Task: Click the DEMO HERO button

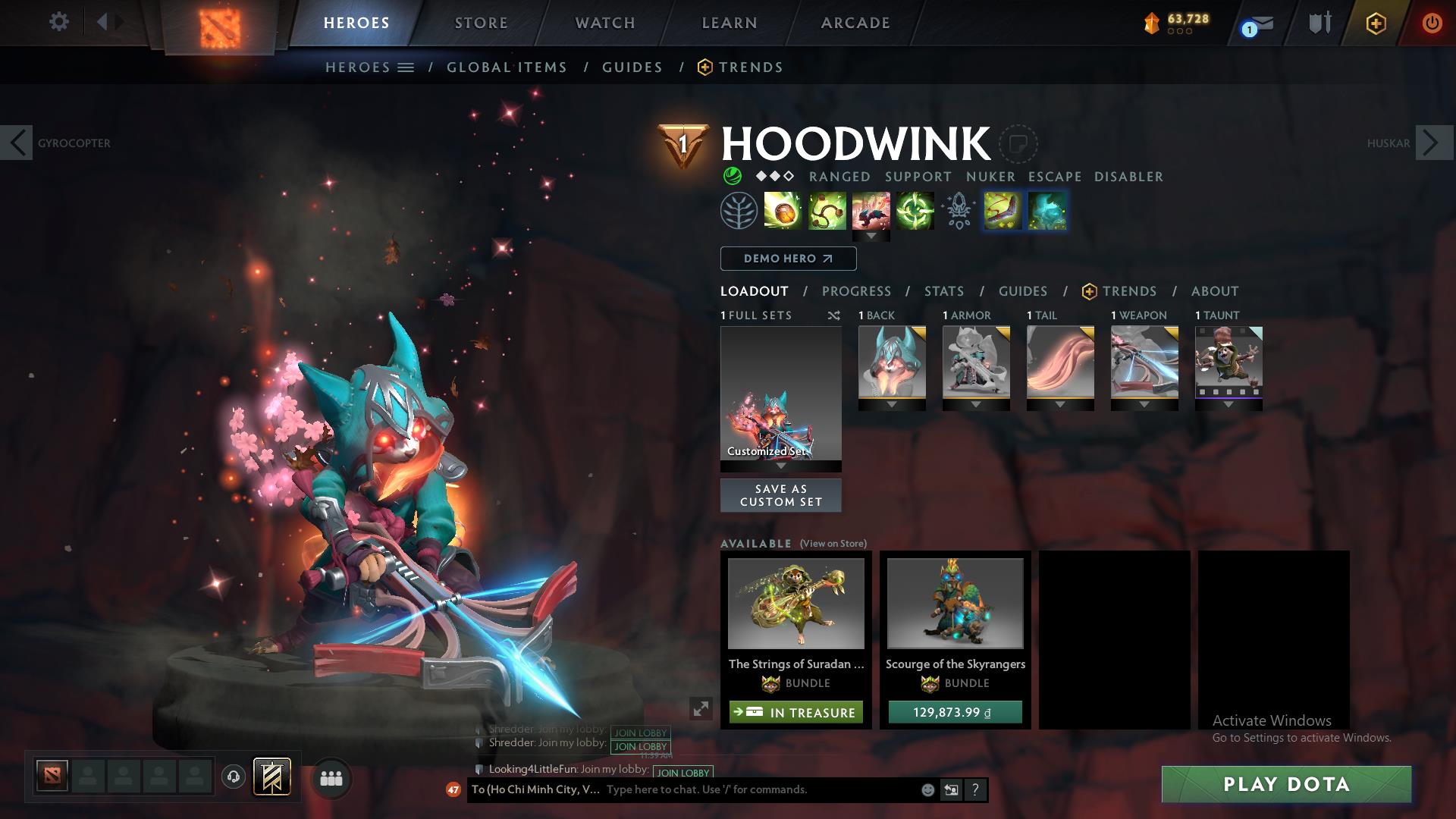Action: [x=787, y=259]
